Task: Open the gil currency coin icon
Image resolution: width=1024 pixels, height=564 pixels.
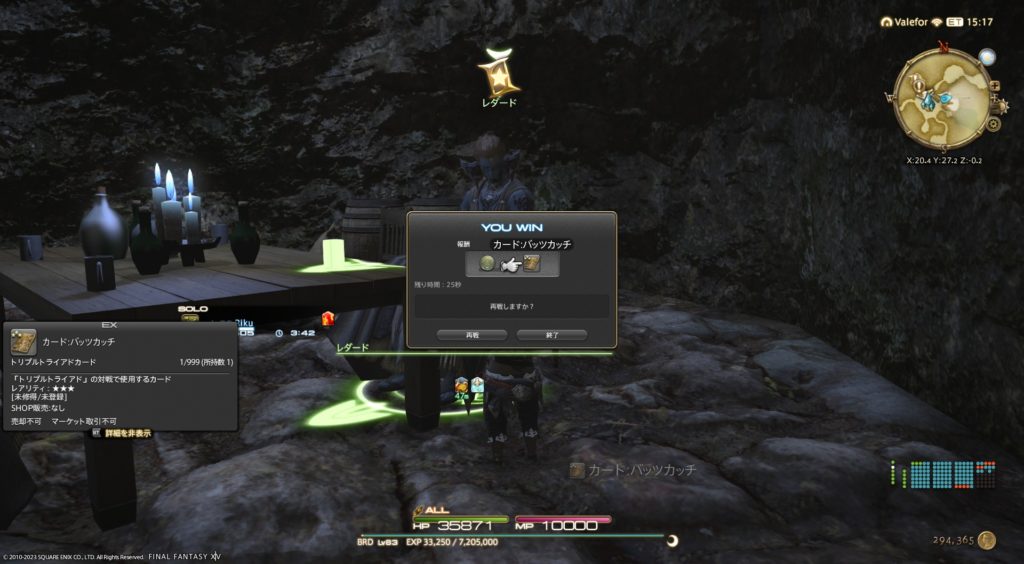Action: 987,540
